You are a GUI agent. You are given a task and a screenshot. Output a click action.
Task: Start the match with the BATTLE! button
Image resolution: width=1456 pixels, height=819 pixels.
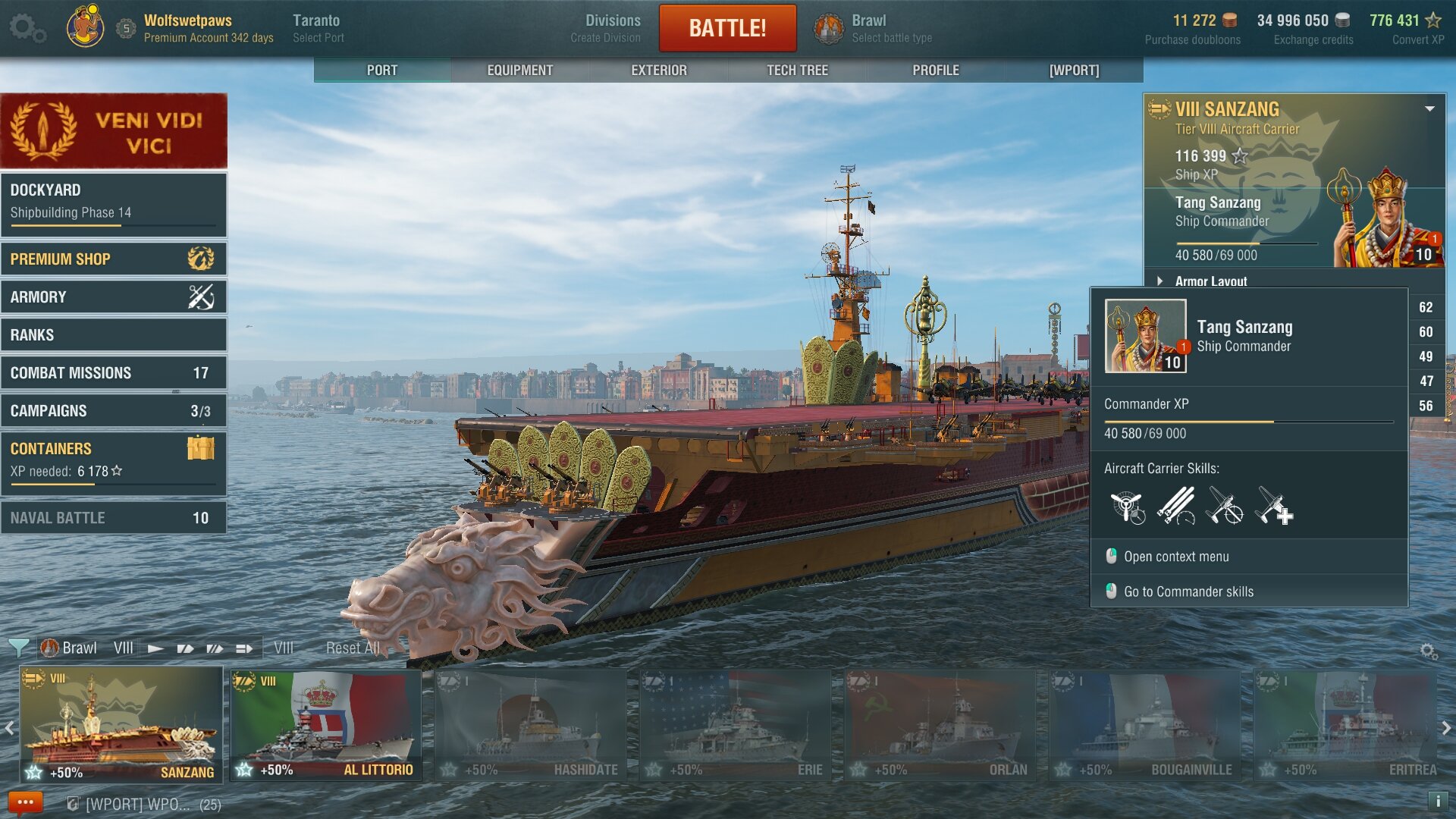pyautogui.click(x=727, y=28)
